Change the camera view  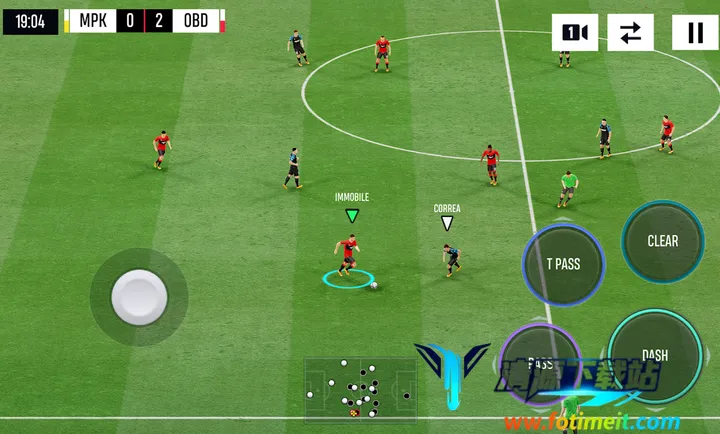tap(575, 33)
